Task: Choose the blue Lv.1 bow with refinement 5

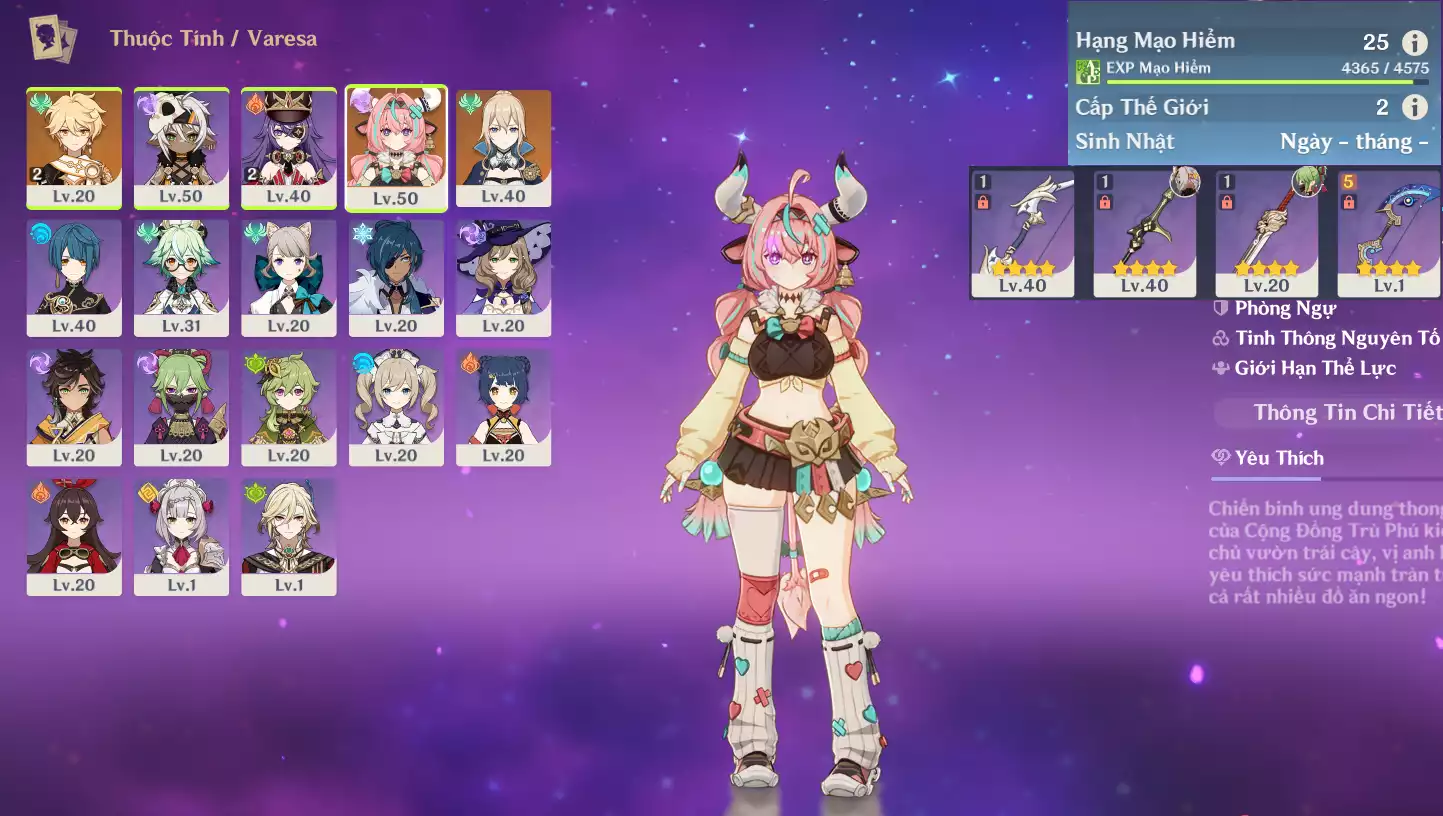Action: click(x=1389, y=233)
